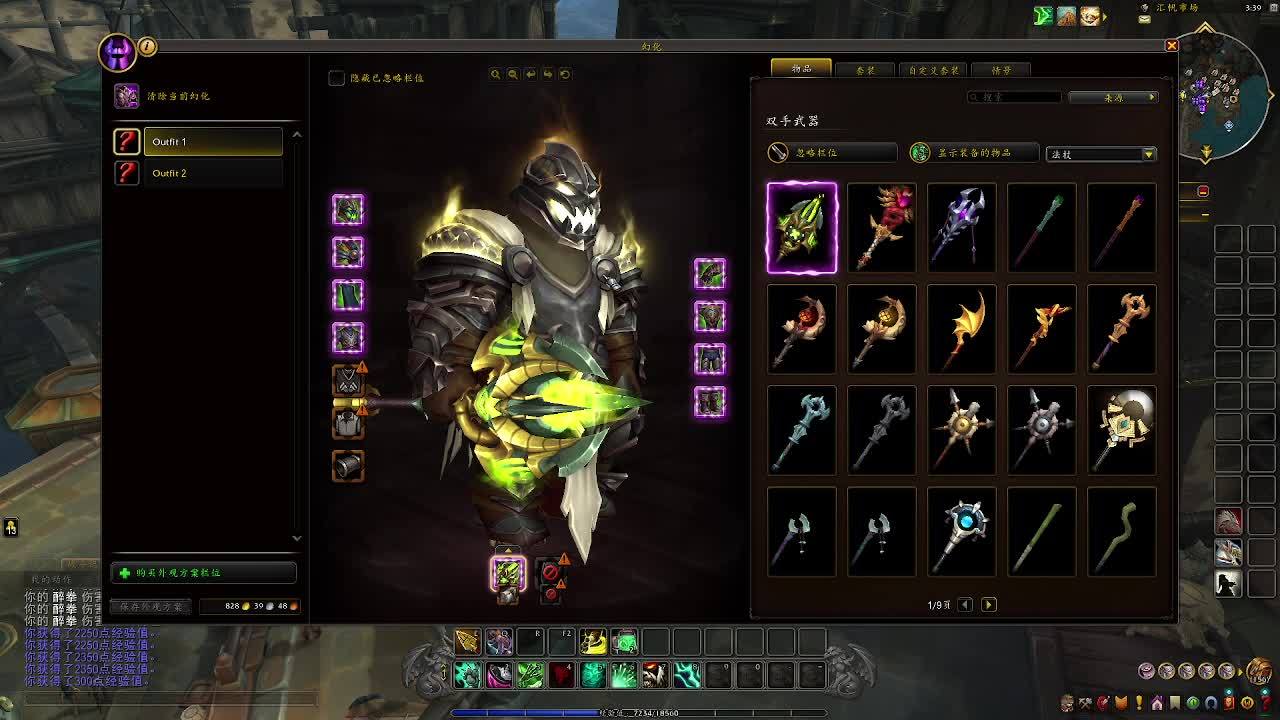
Task: Close the transmog window
Action: click(1172, 46)
